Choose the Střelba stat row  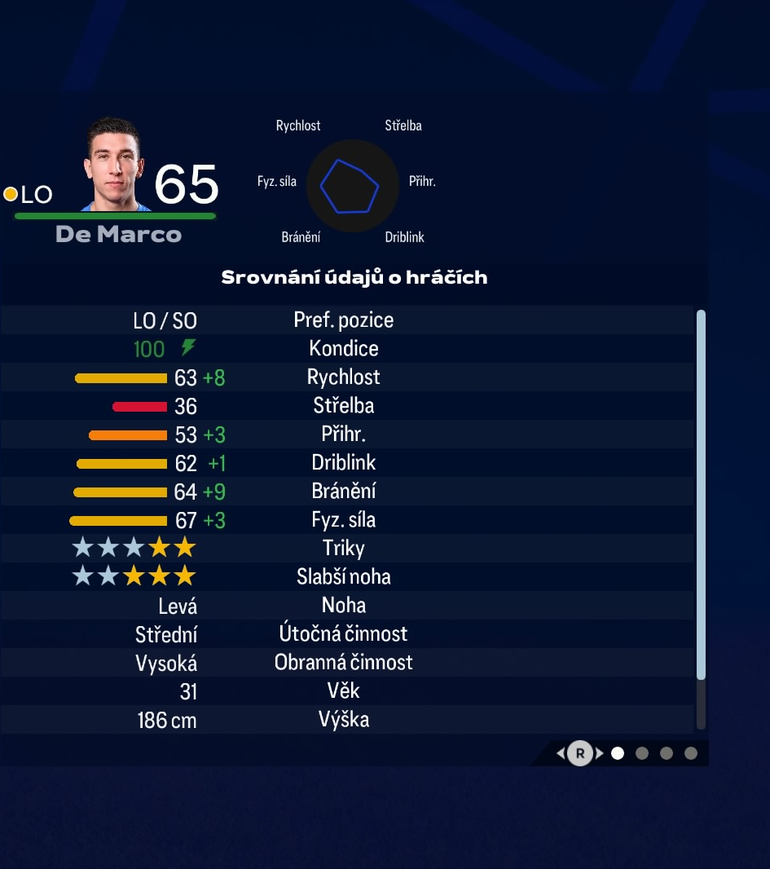(345, 406)
